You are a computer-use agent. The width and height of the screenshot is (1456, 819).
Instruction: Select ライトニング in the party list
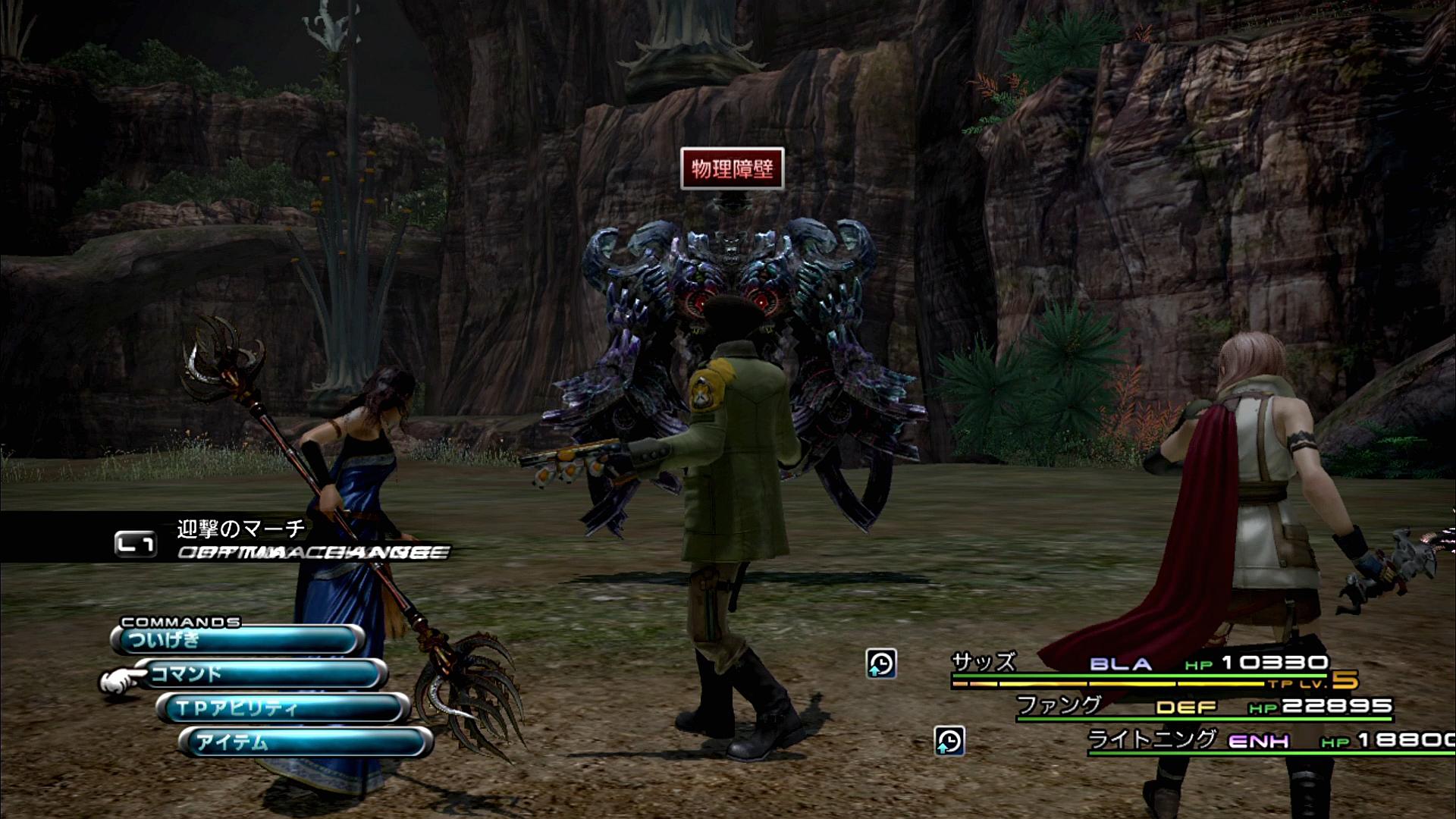[1152, 739]
